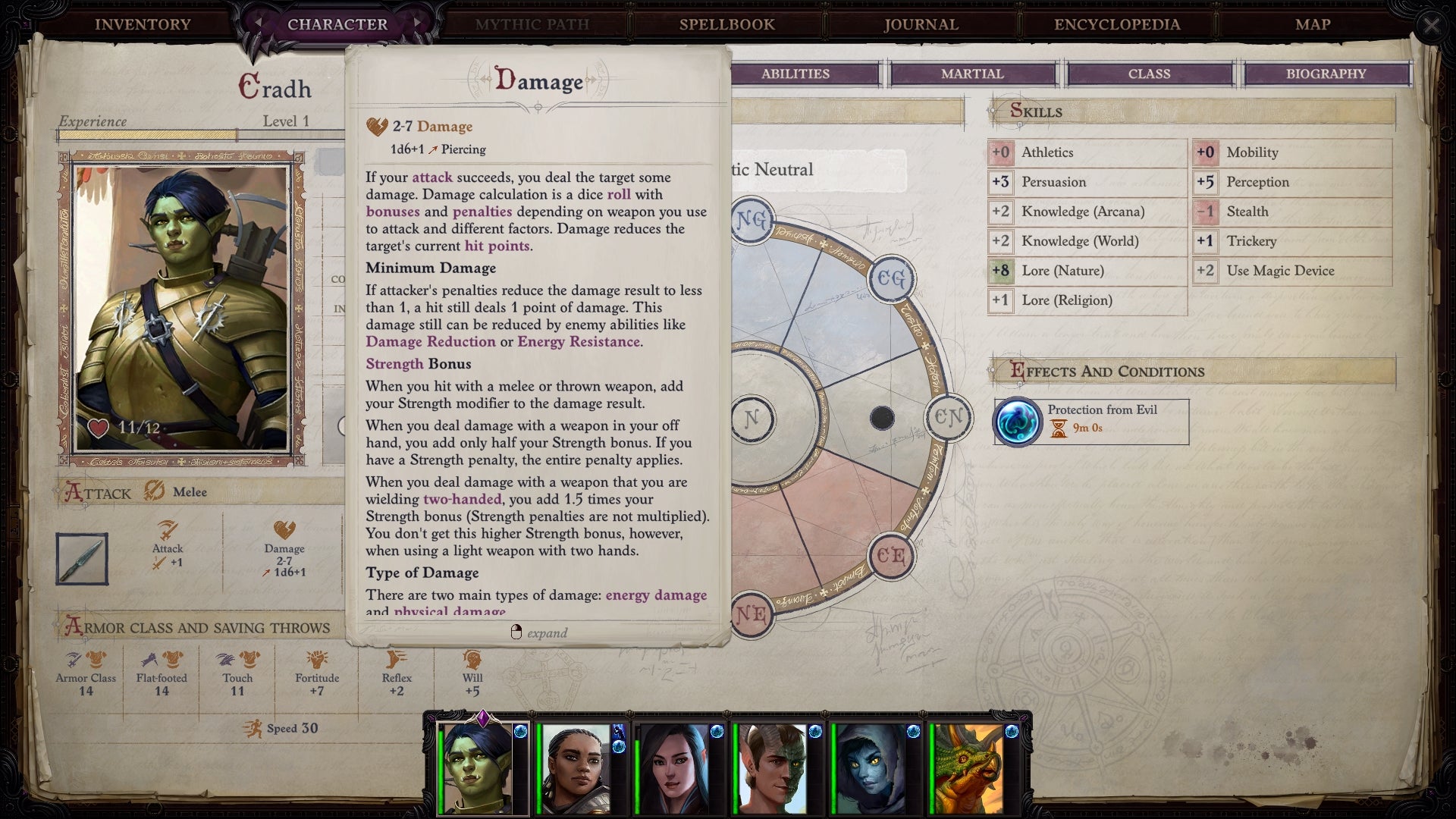
Task: Toggle the blue orb on the dragon portrait
Action: point(1011,732)
